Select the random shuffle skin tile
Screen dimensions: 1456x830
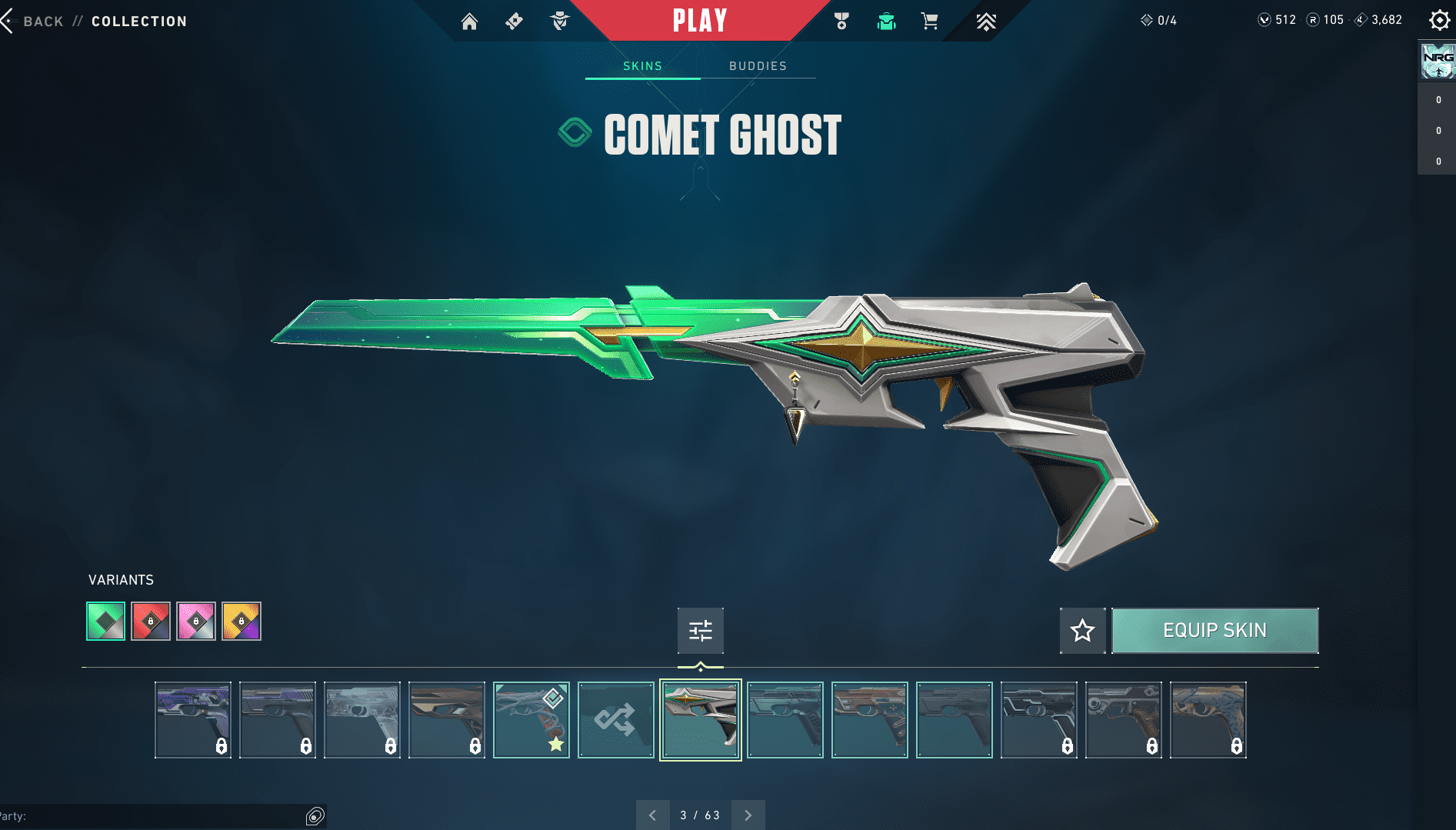click(615, 720)
